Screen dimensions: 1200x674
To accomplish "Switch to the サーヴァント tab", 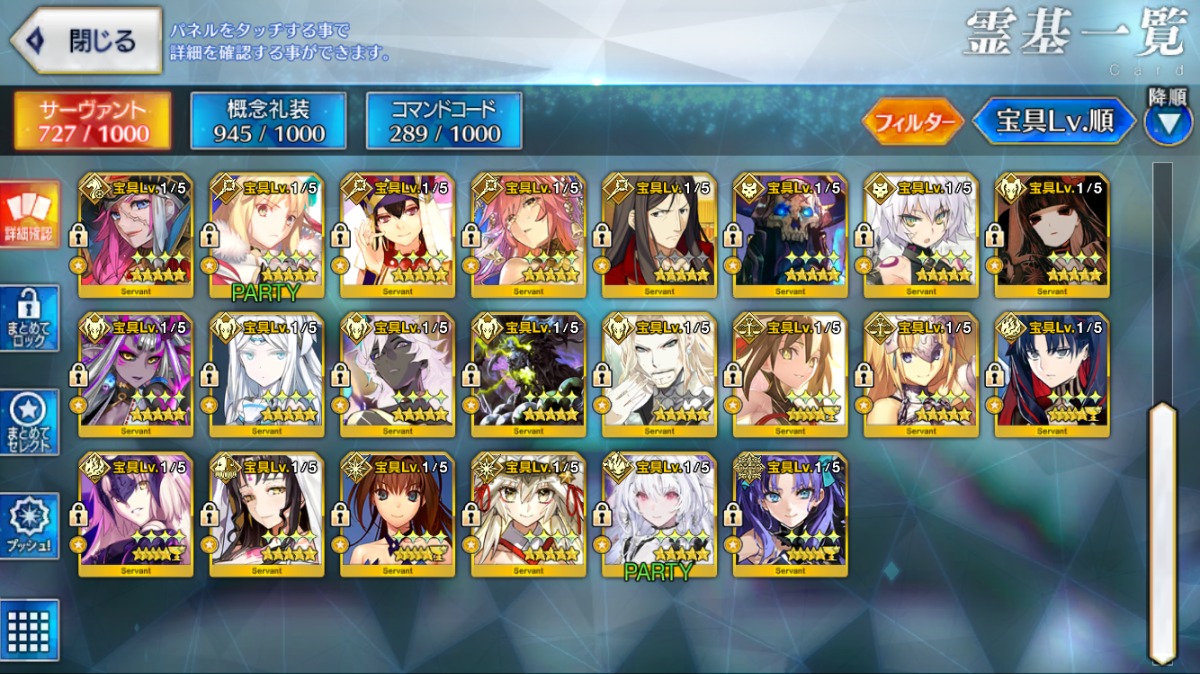I will click(92, 121).
